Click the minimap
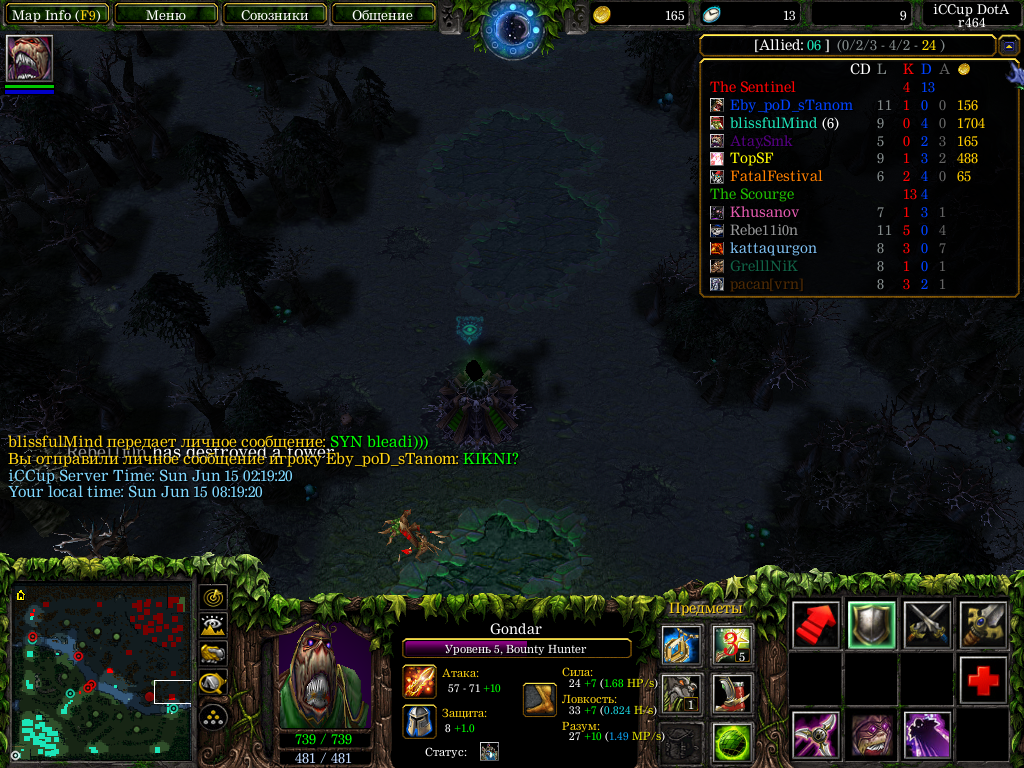Viewport: 1024px width, 768px height. 102,672
